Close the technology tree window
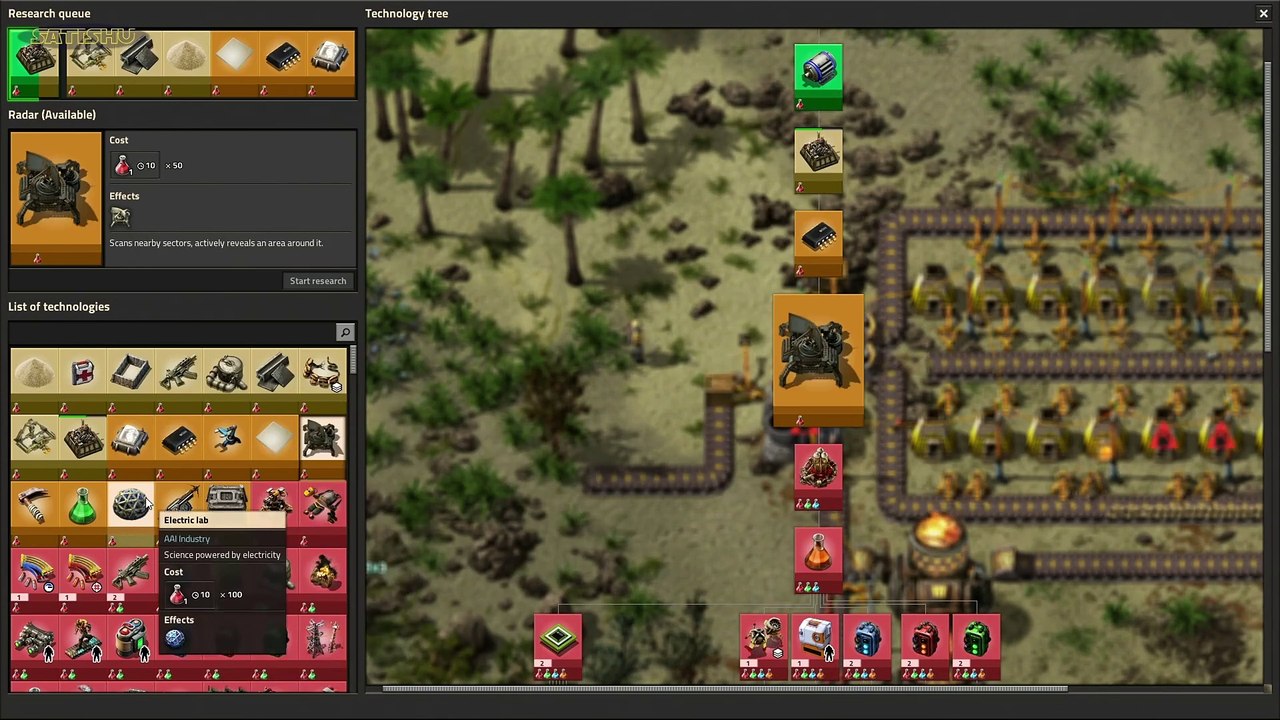Image resolution: width=1280 pixels, height=720 pixels. pyautogui.click(x=1263, y=13)
